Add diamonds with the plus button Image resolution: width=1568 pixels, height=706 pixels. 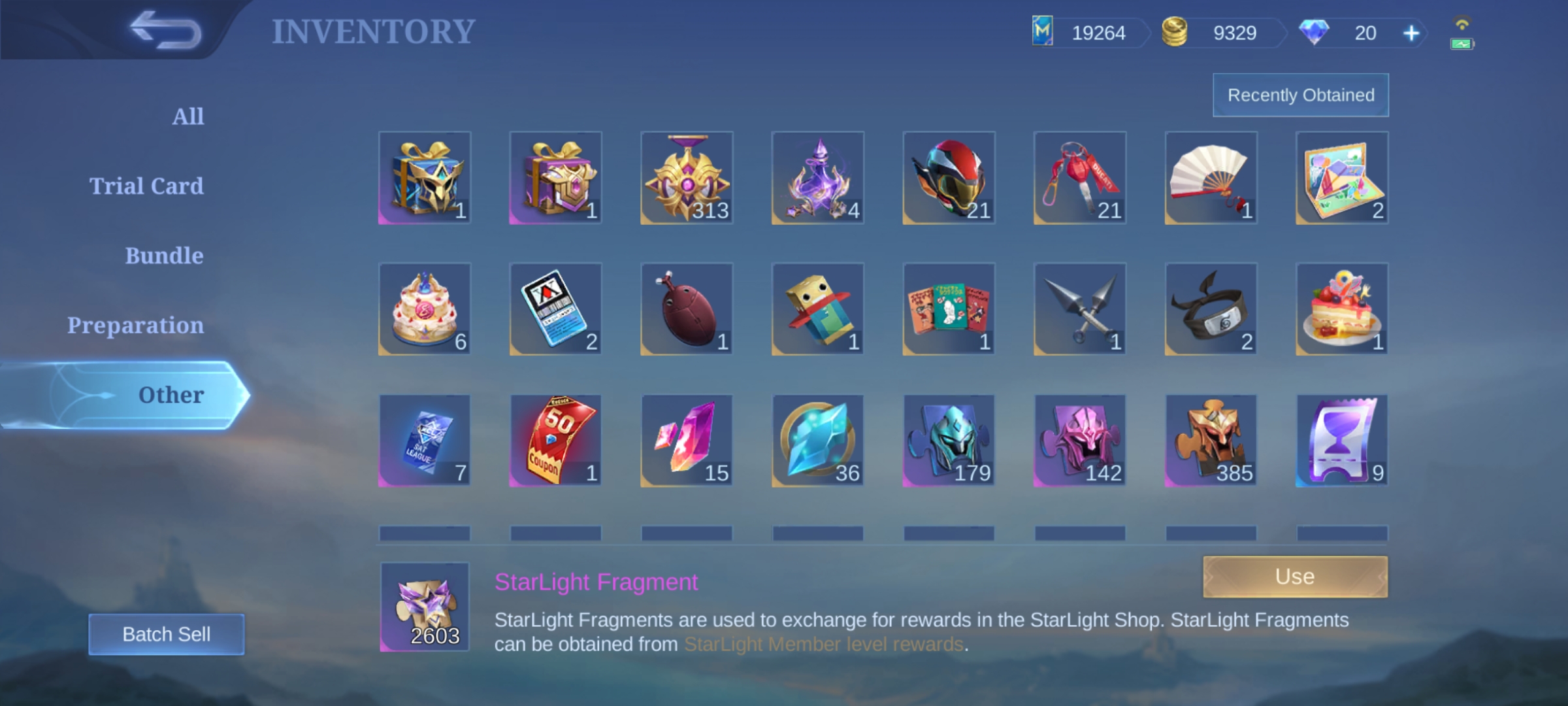[x=1411, y=33]
